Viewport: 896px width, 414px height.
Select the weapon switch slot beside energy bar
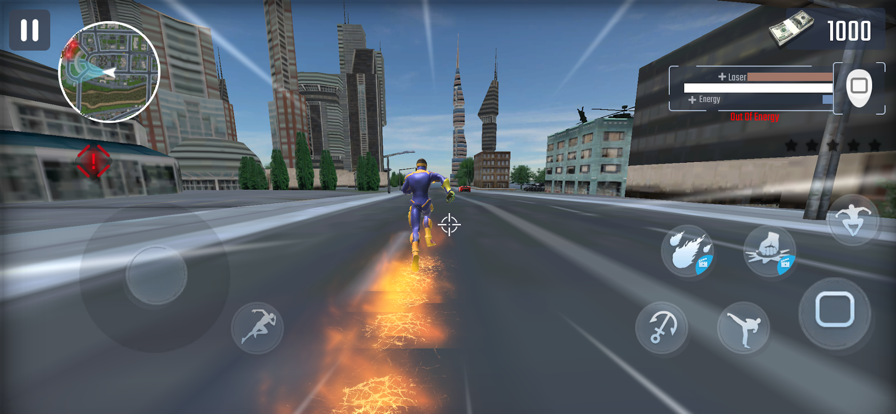point(858,87)
